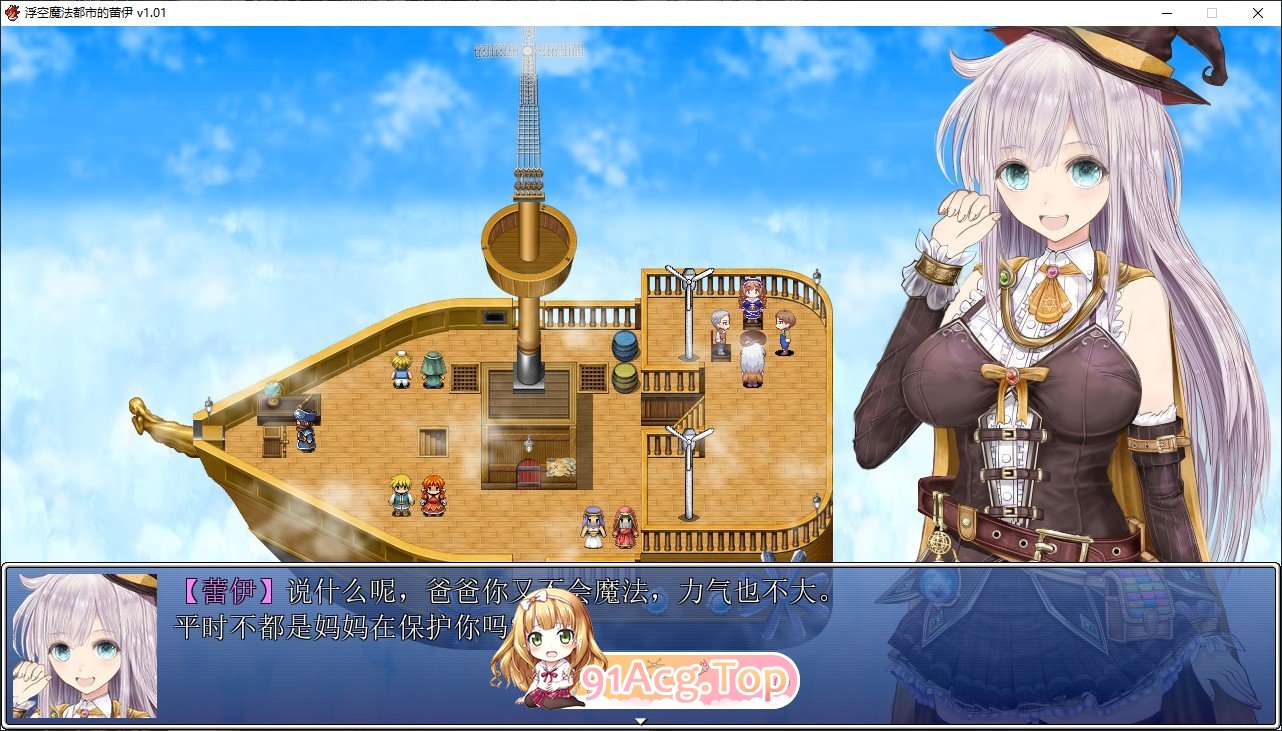Click the stacked blue barrels on deck
1282x731 pixels.
pos(624,347)
